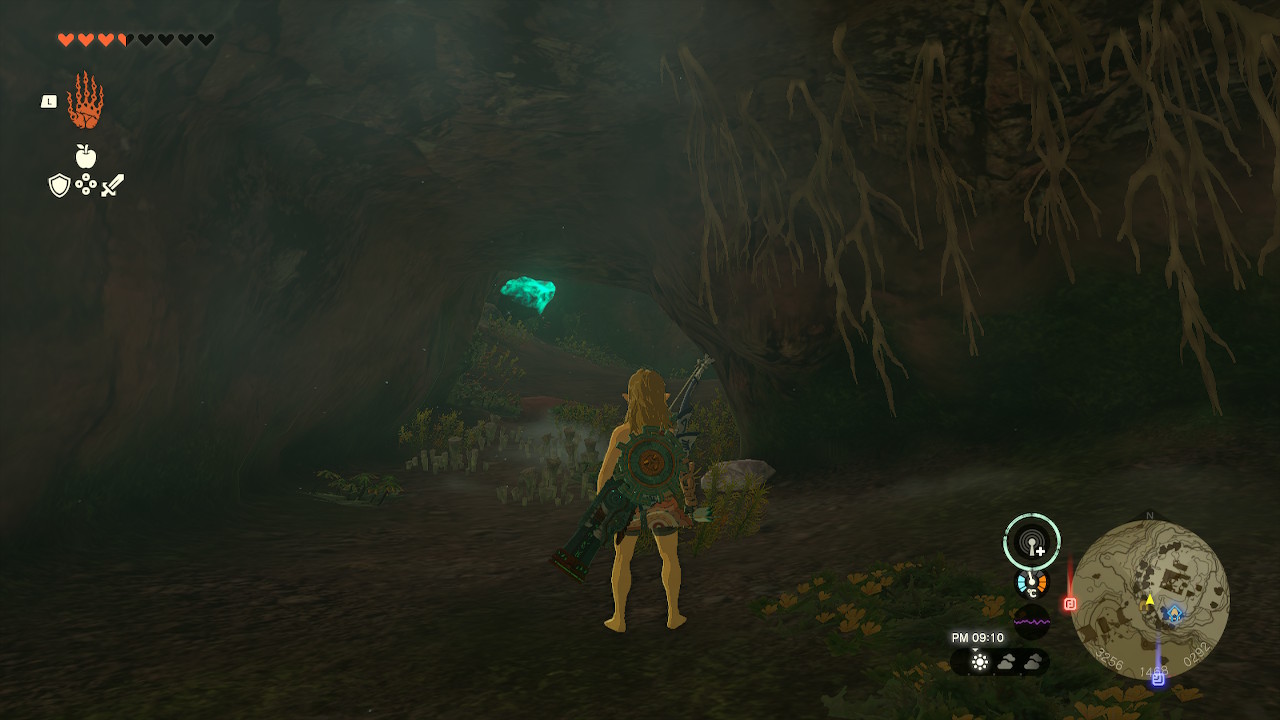Open the apple materials quick-select
The image size is (1280, 720).
pos(86,156)
